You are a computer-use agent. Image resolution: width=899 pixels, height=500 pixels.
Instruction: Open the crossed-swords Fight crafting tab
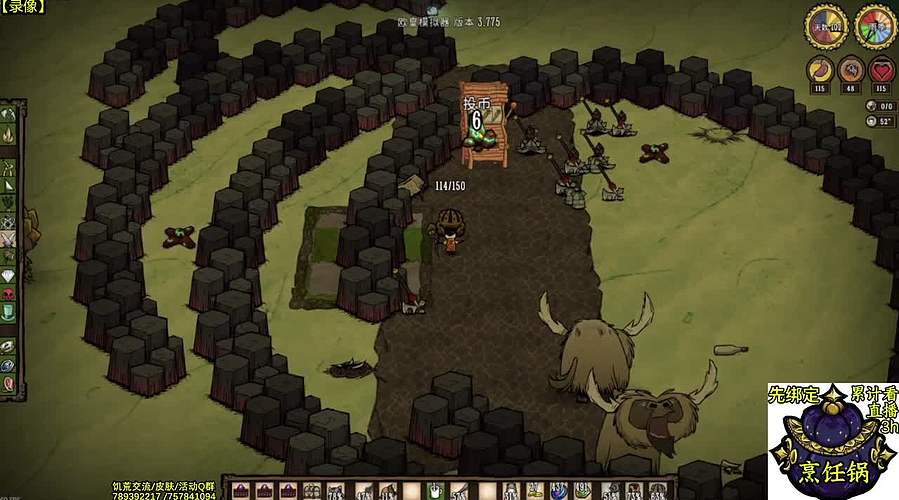(9, 238)
